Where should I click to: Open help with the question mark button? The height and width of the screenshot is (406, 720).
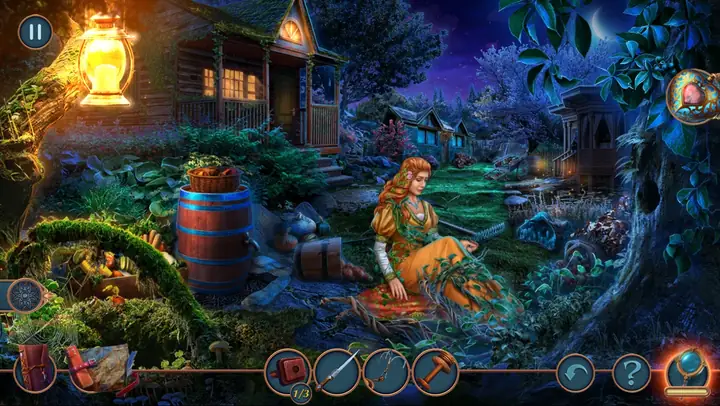pyautogui.click(x=631, y=373)
